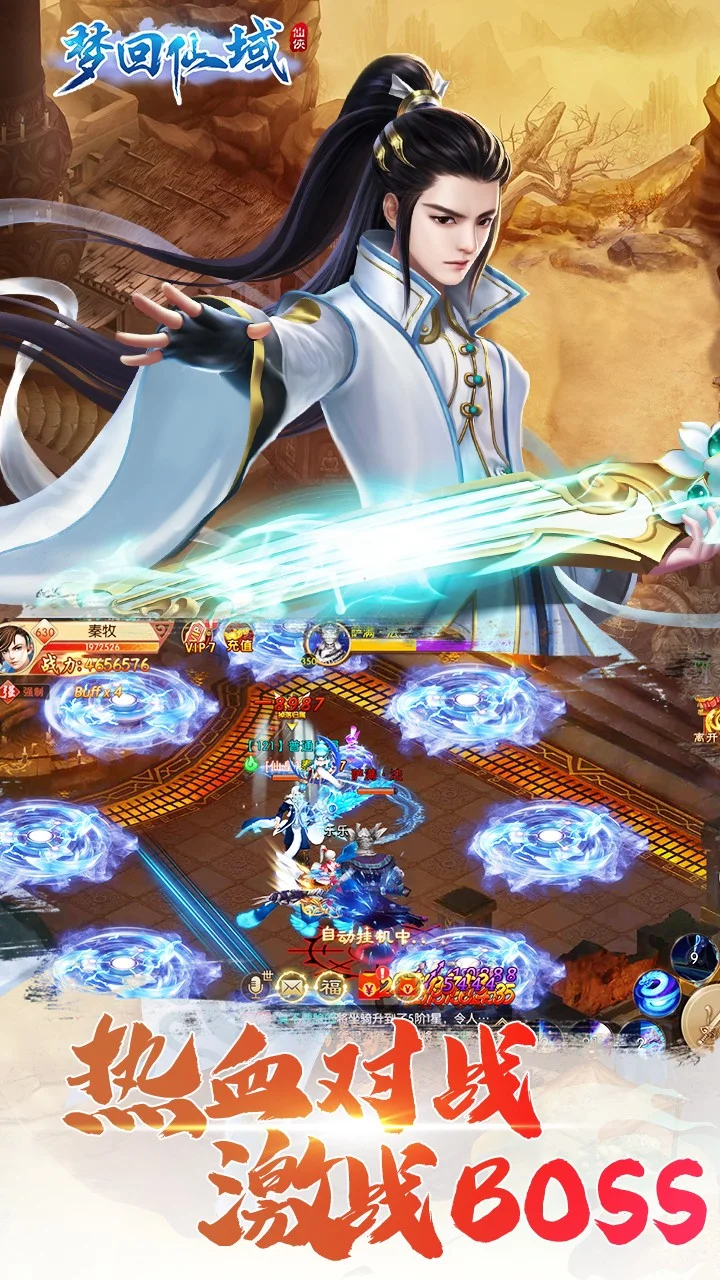720x1280 pixels.
Task: Open the mail envelope icon
Action: pos(294,985)
